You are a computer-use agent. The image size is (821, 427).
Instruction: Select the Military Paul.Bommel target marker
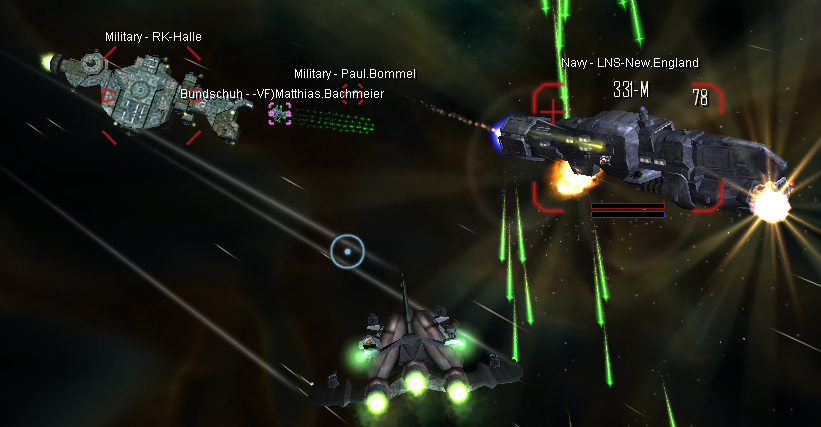point(352,93)
